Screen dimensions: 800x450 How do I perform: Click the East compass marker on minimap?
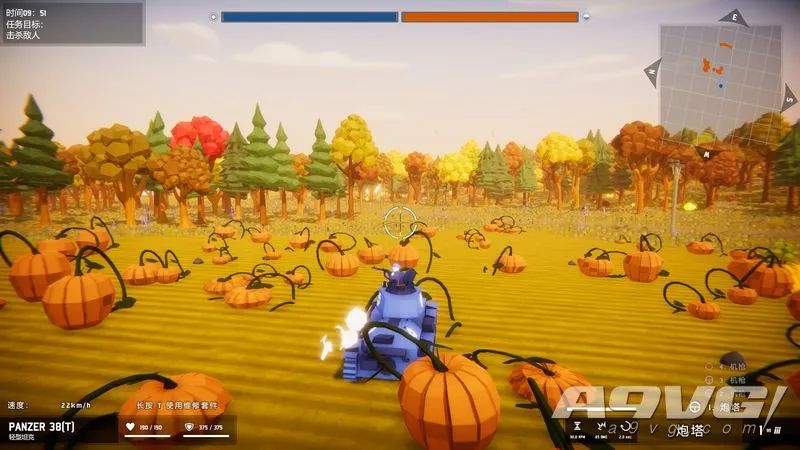pyautogui.click(x=734, y=17)
